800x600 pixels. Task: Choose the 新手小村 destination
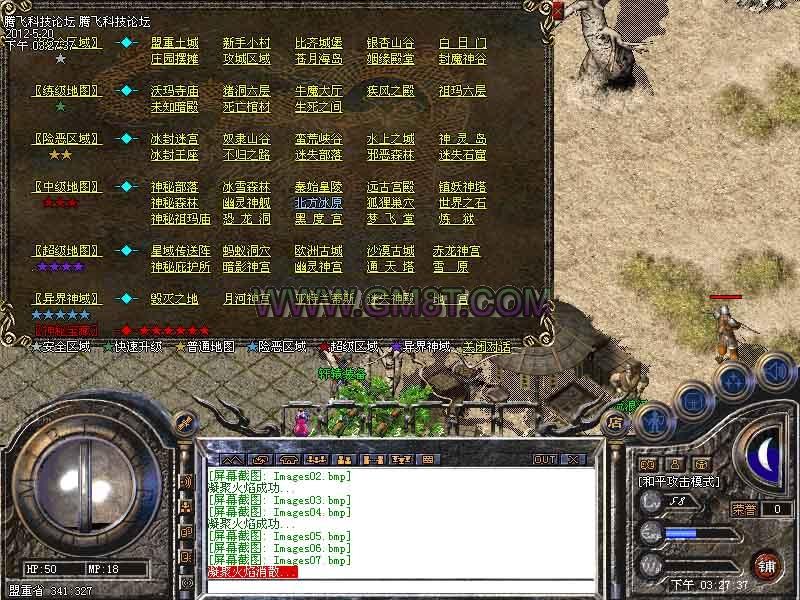coord(246,44)
